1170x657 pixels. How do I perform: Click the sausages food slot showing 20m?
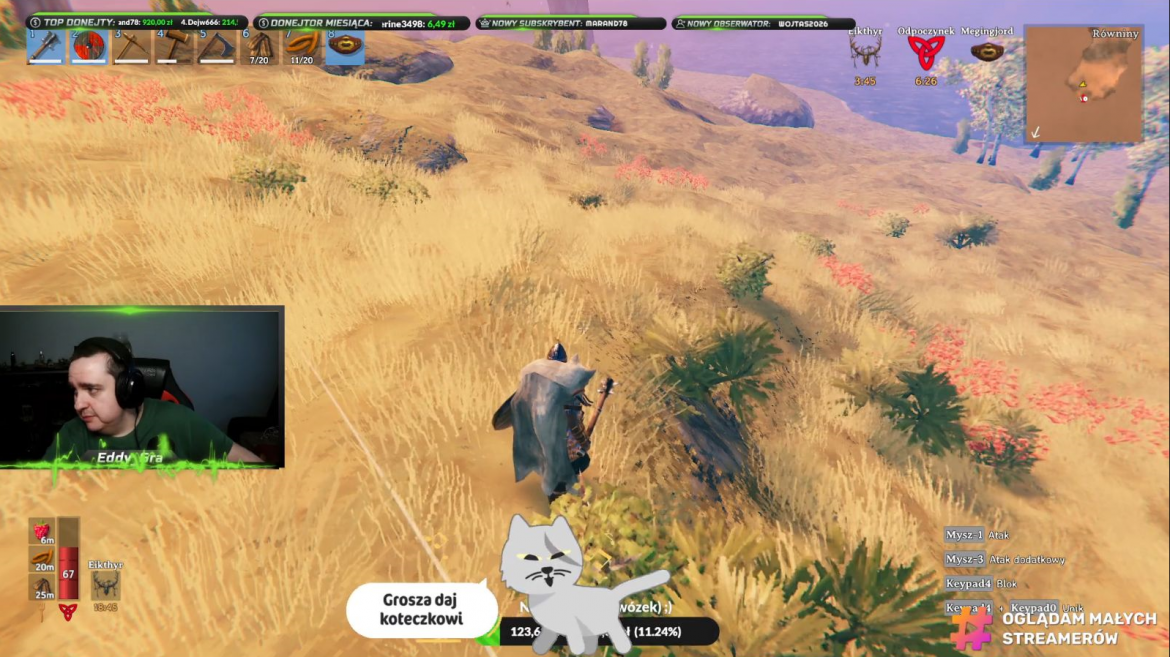coord(42,559)
